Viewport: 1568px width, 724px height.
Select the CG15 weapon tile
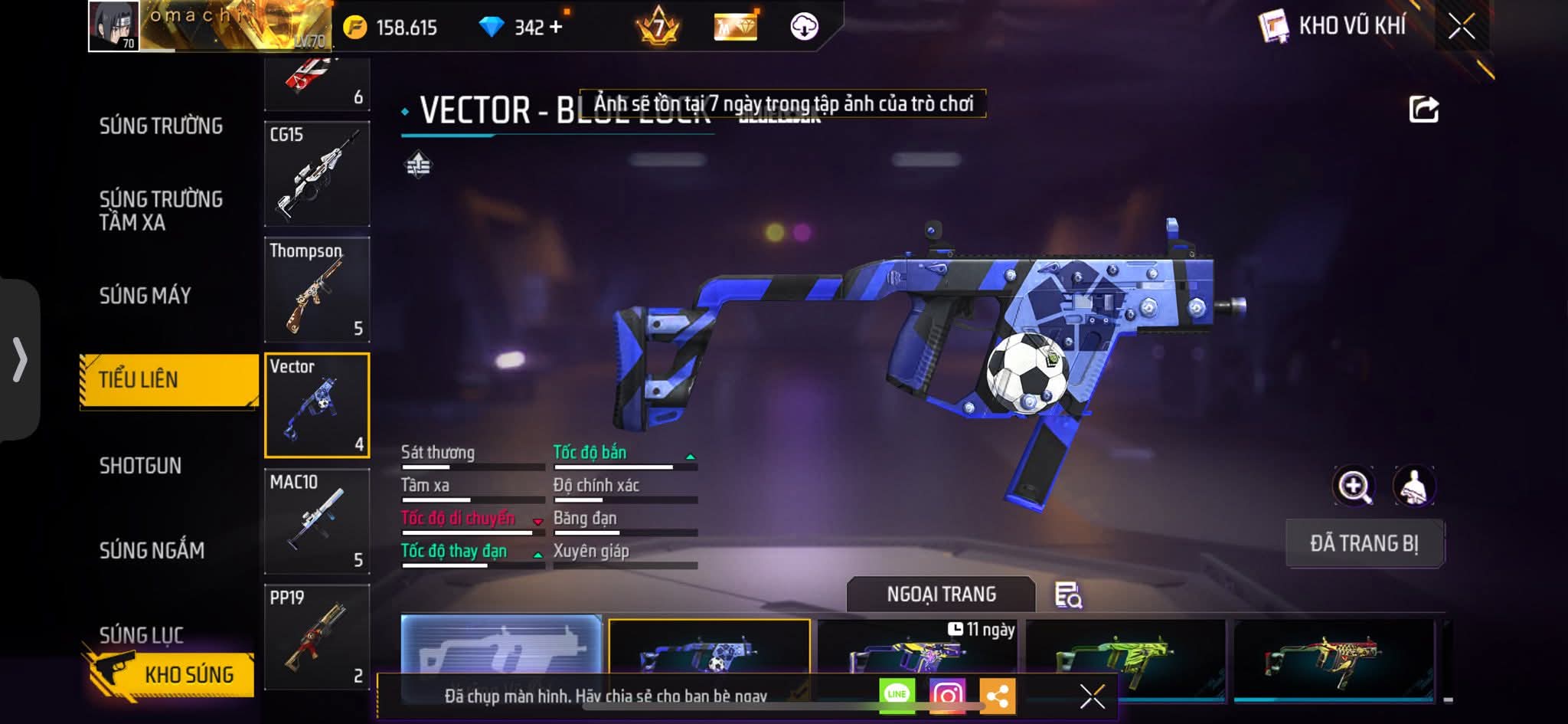(x=317, y=174)
